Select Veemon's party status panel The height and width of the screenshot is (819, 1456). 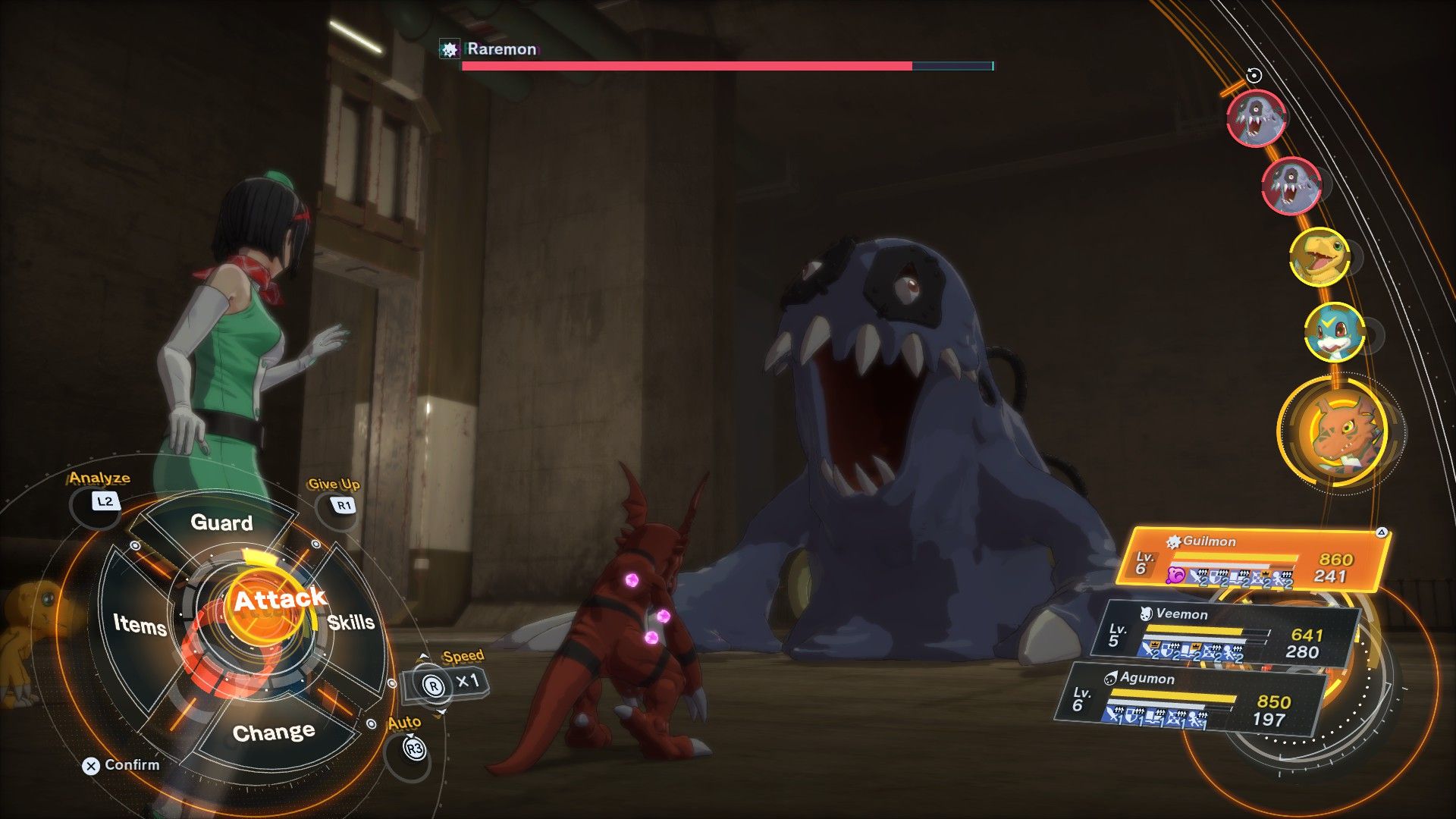(1224, 634)
